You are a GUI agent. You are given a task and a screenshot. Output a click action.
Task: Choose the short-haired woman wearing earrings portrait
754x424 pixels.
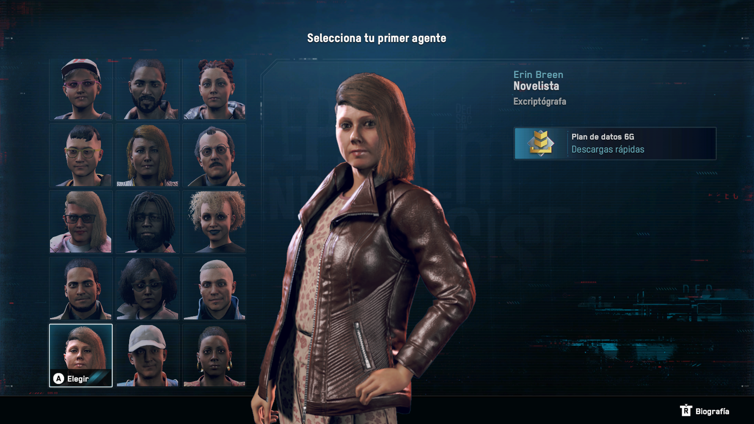(214, 354)
